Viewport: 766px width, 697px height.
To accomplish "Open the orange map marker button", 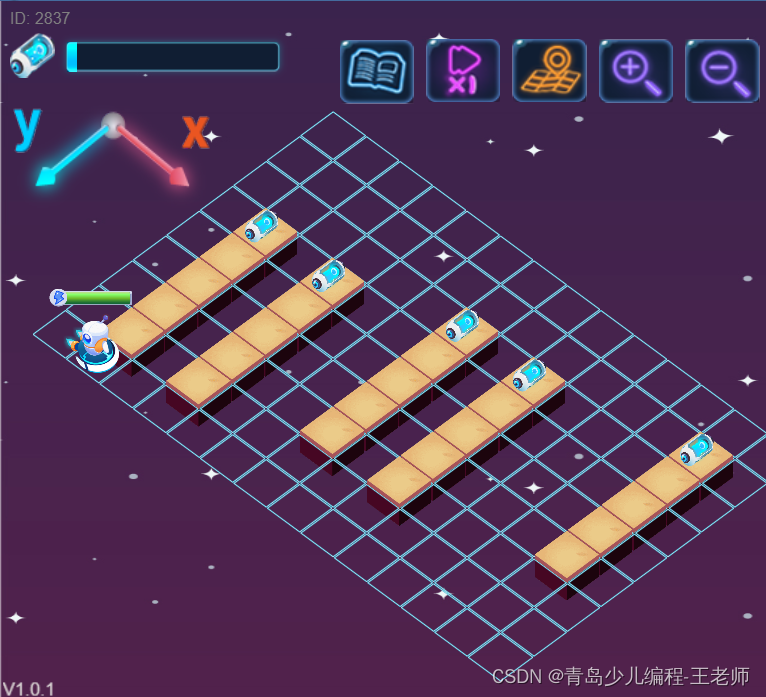I will tap(549, 71).
